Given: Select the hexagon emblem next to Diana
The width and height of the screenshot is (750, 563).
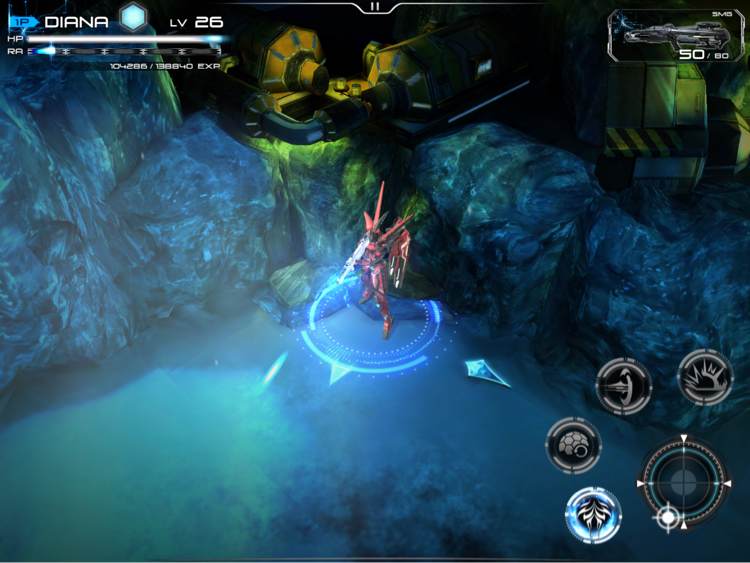Looking at the screenshot, I should pos(133,17).
